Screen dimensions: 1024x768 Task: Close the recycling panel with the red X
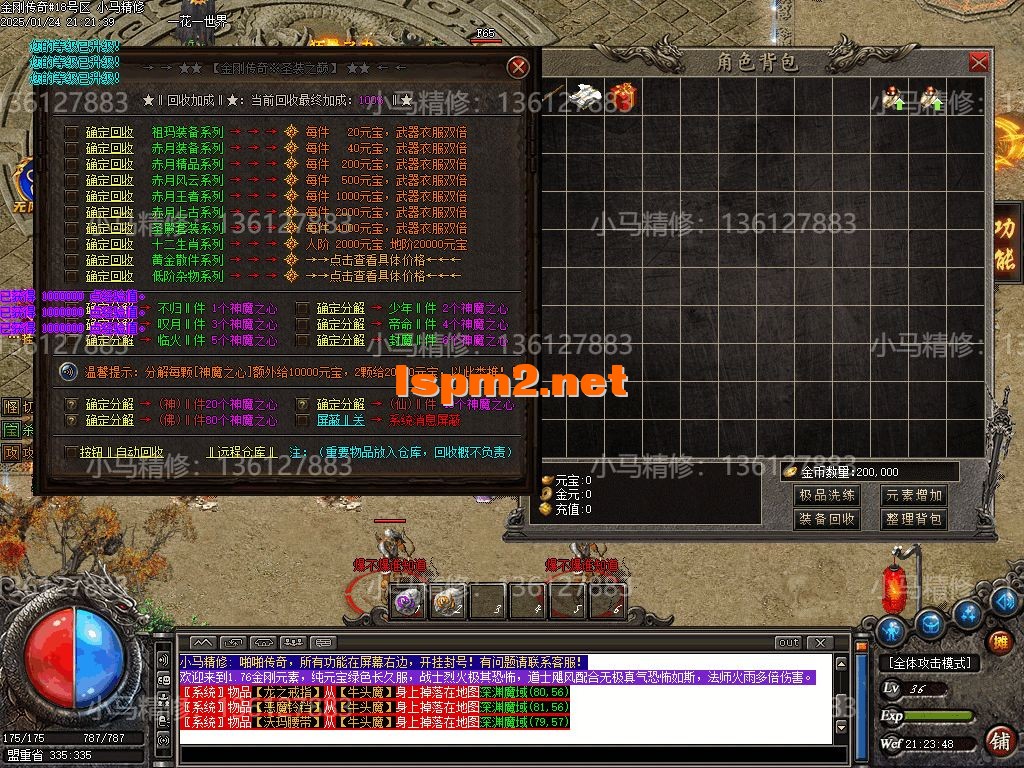pos(518,67)
